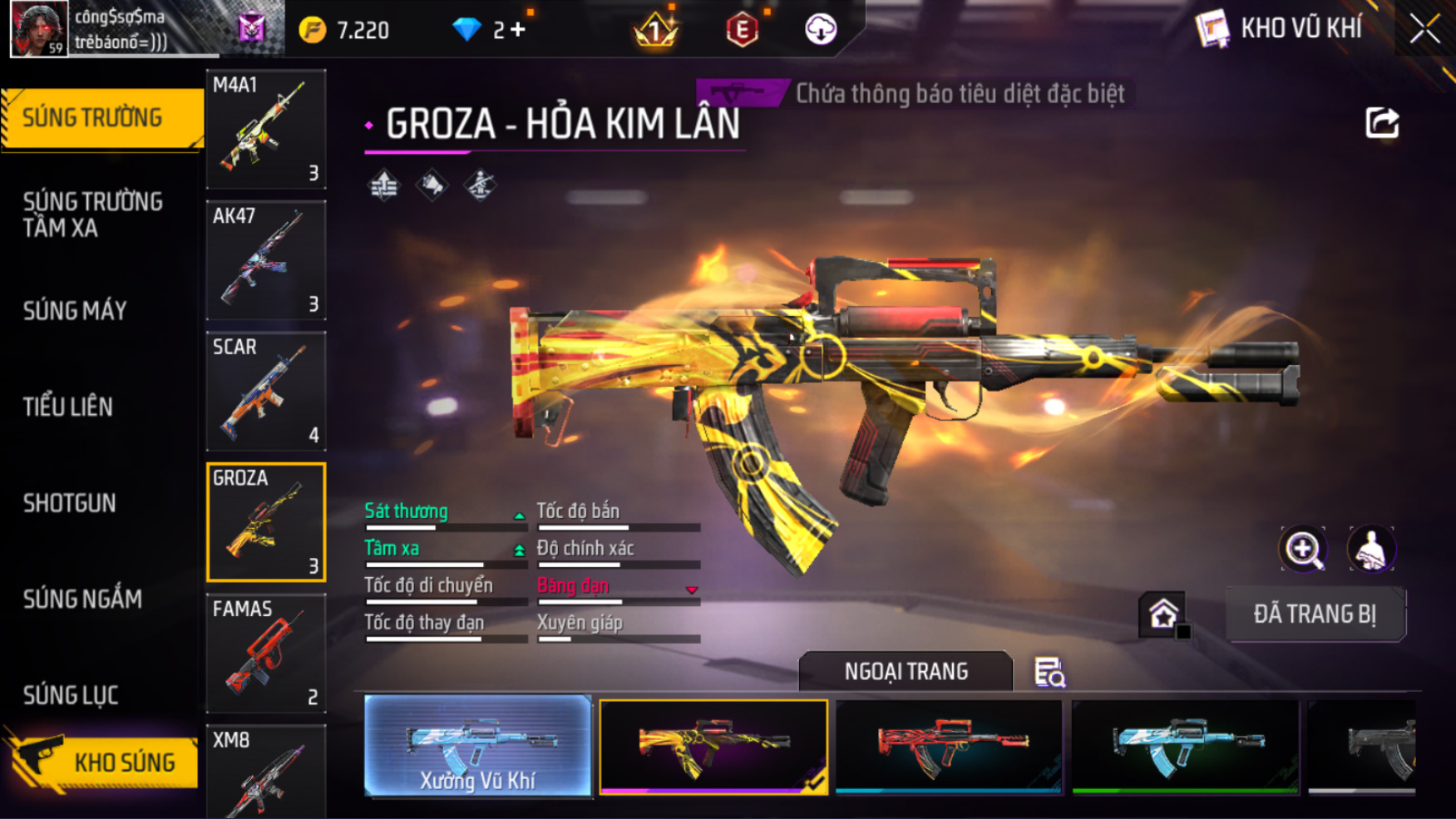Screen dimensions: 1456x819
Task: Select the M4A1 weapon tile
Action: tap(266, 129)
